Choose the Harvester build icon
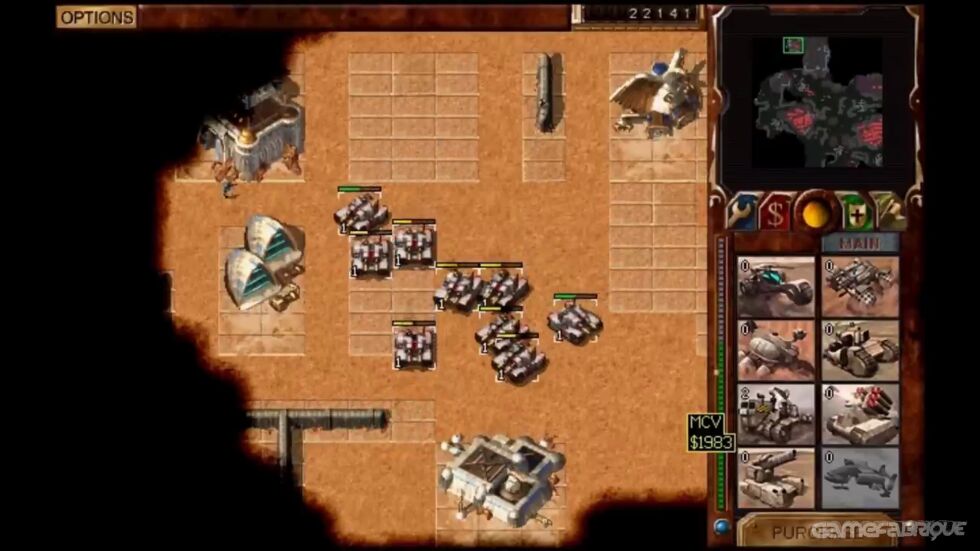Screen dimensions: 980x551 point(776,350)
